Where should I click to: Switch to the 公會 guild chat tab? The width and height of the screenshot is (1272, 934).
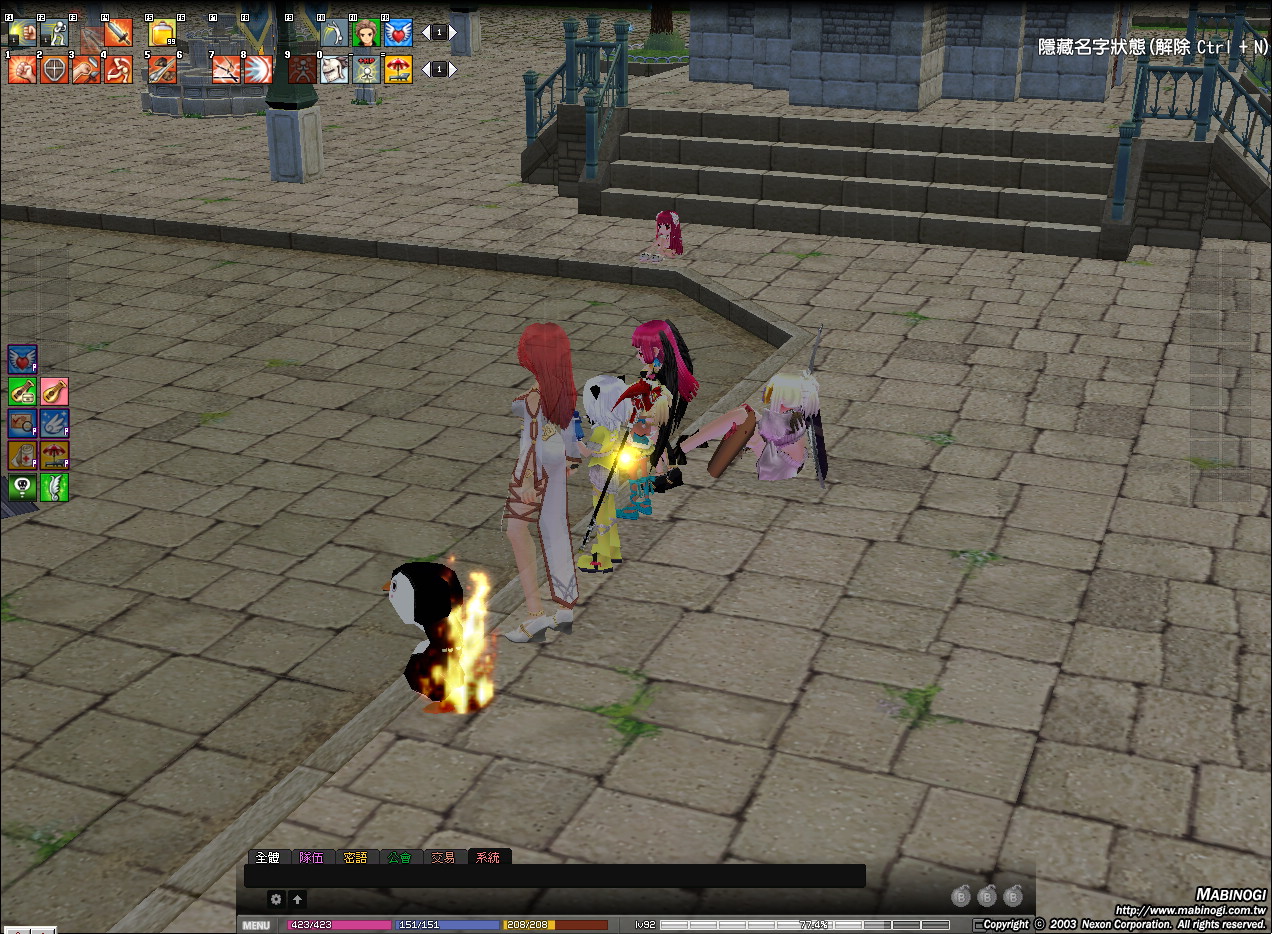pos(399,858)
